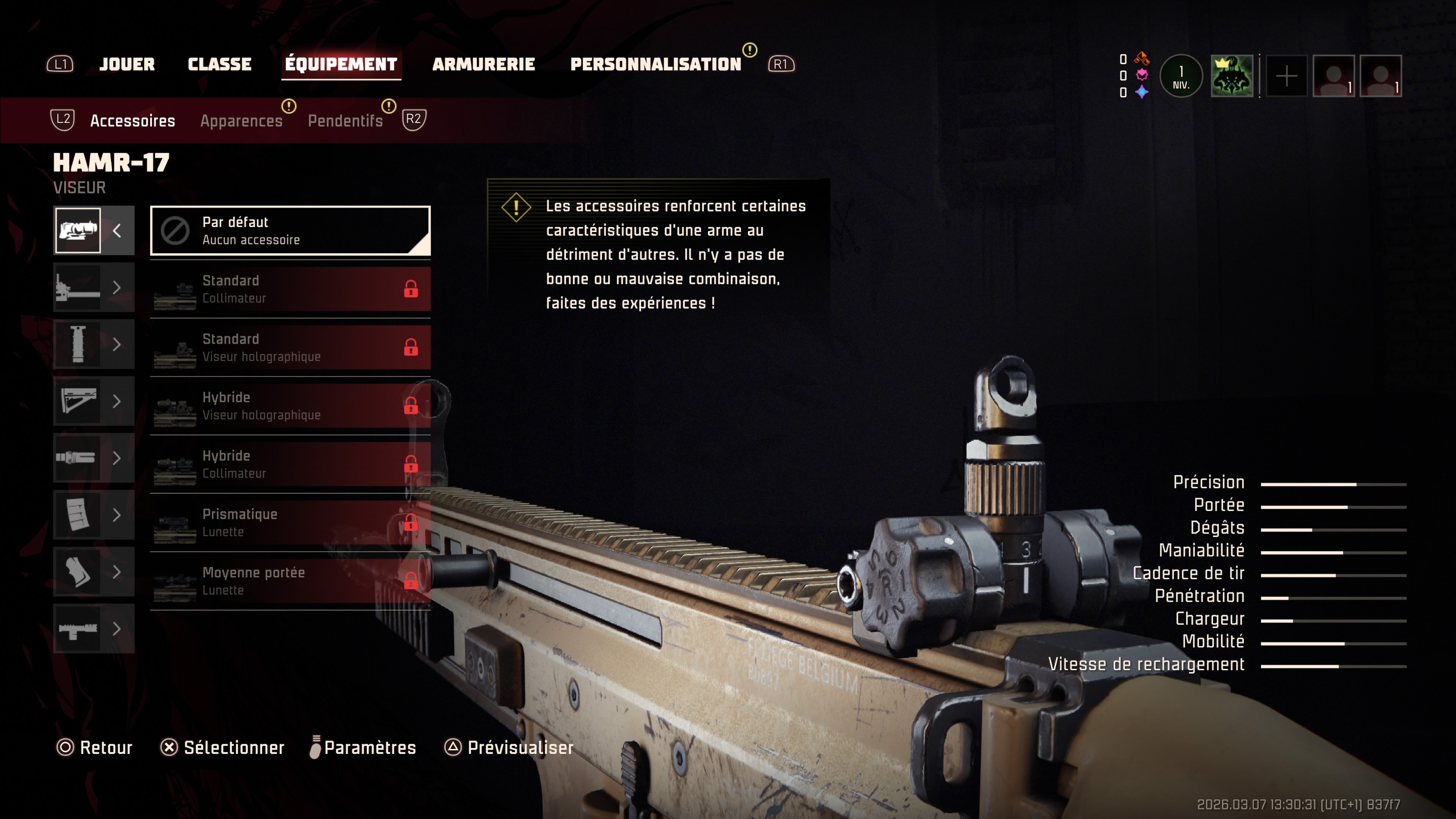
Task: Open the Pendentifs sub-tab
Action: [345, 121]
